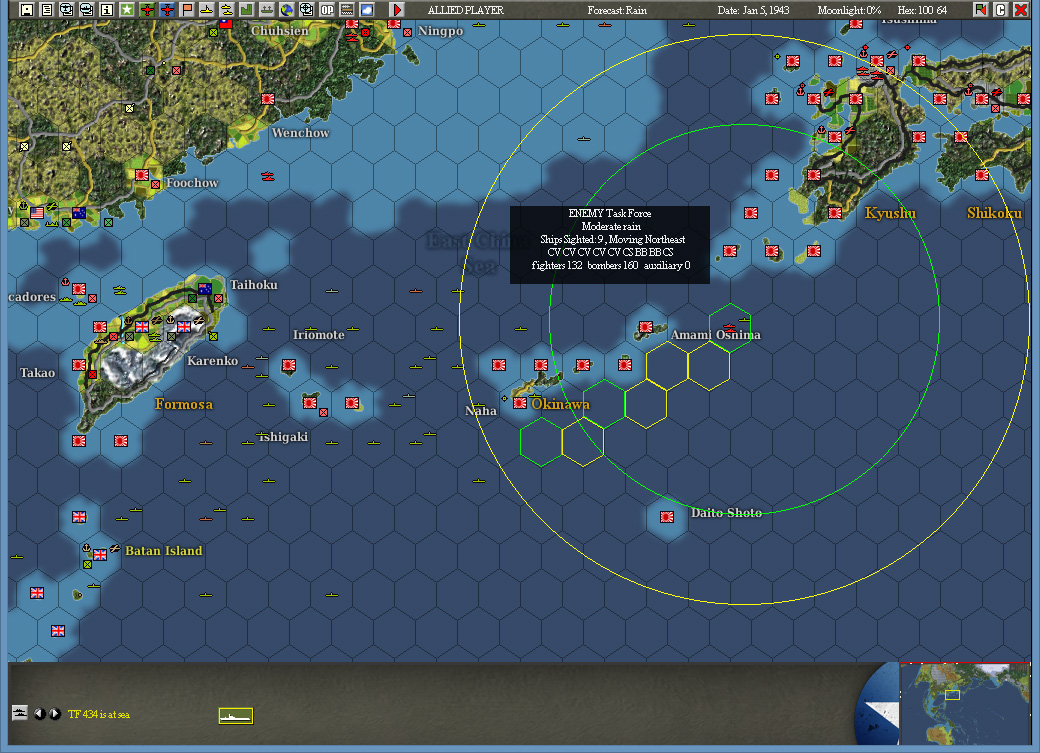
Task: Go to previous task force with left arrow
Action: (39, 714)
